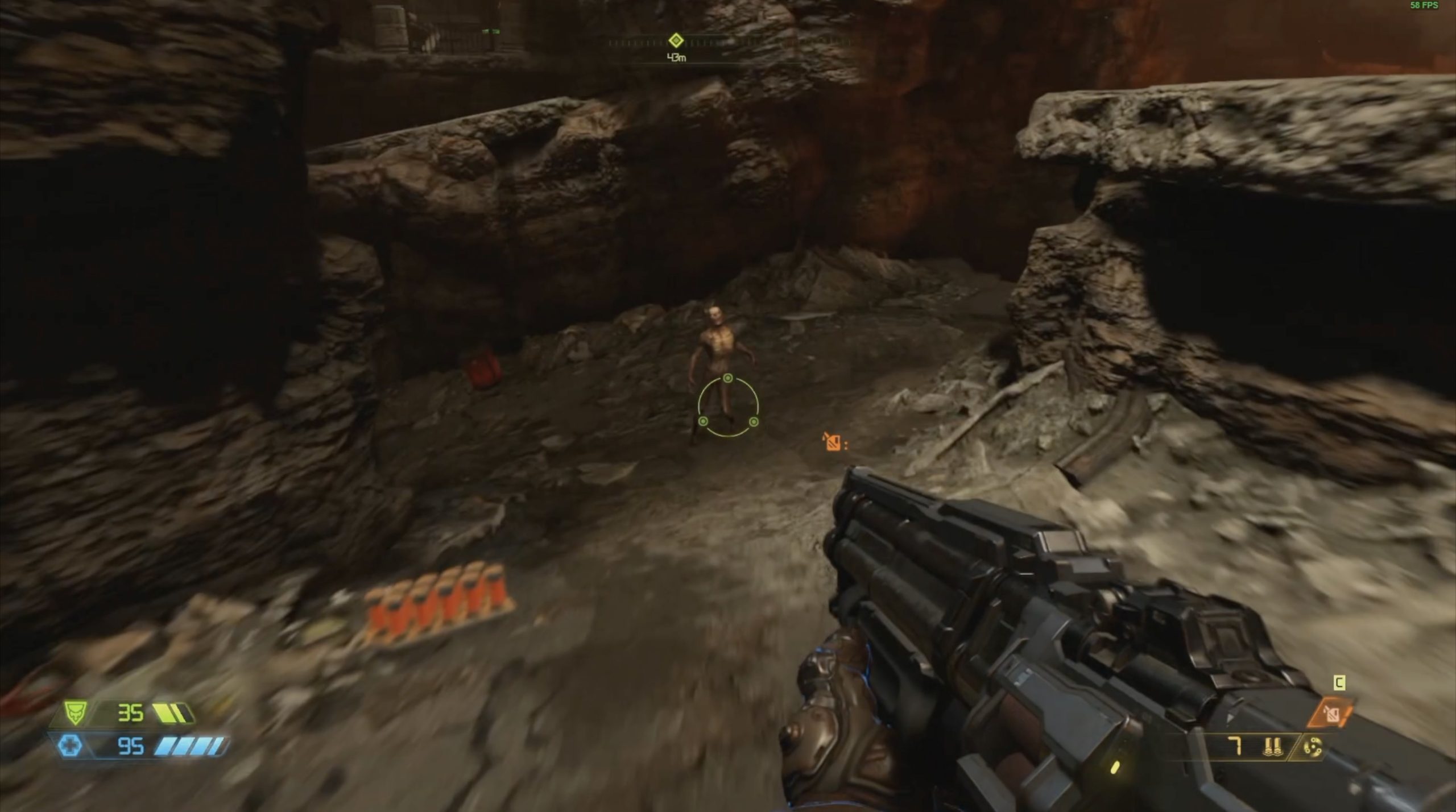This screenshot has width=1456, height=812.
Task: Click the green armor shield icon
Action: point(75,712)
